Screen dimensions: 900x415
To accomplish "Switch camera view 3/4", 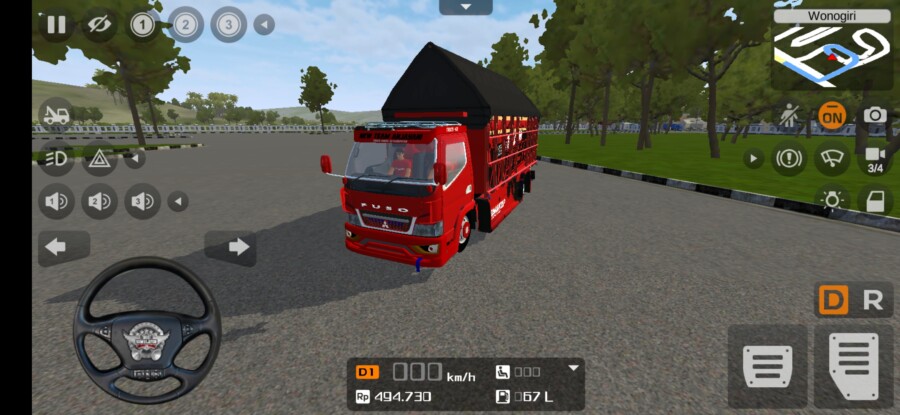I will point(875,159).
